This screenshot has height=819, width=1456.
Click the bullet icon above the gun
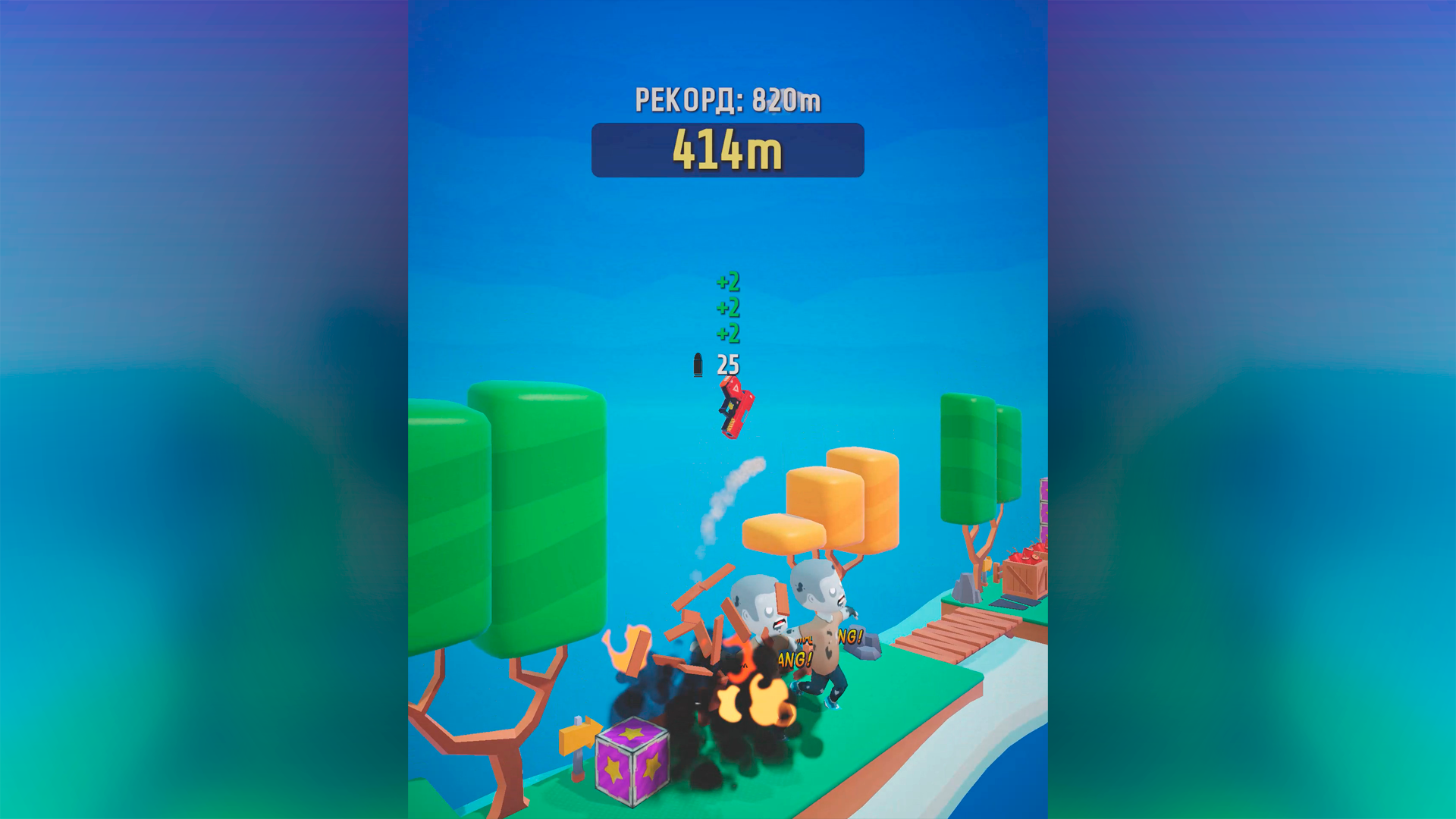(x=697, y=366)
